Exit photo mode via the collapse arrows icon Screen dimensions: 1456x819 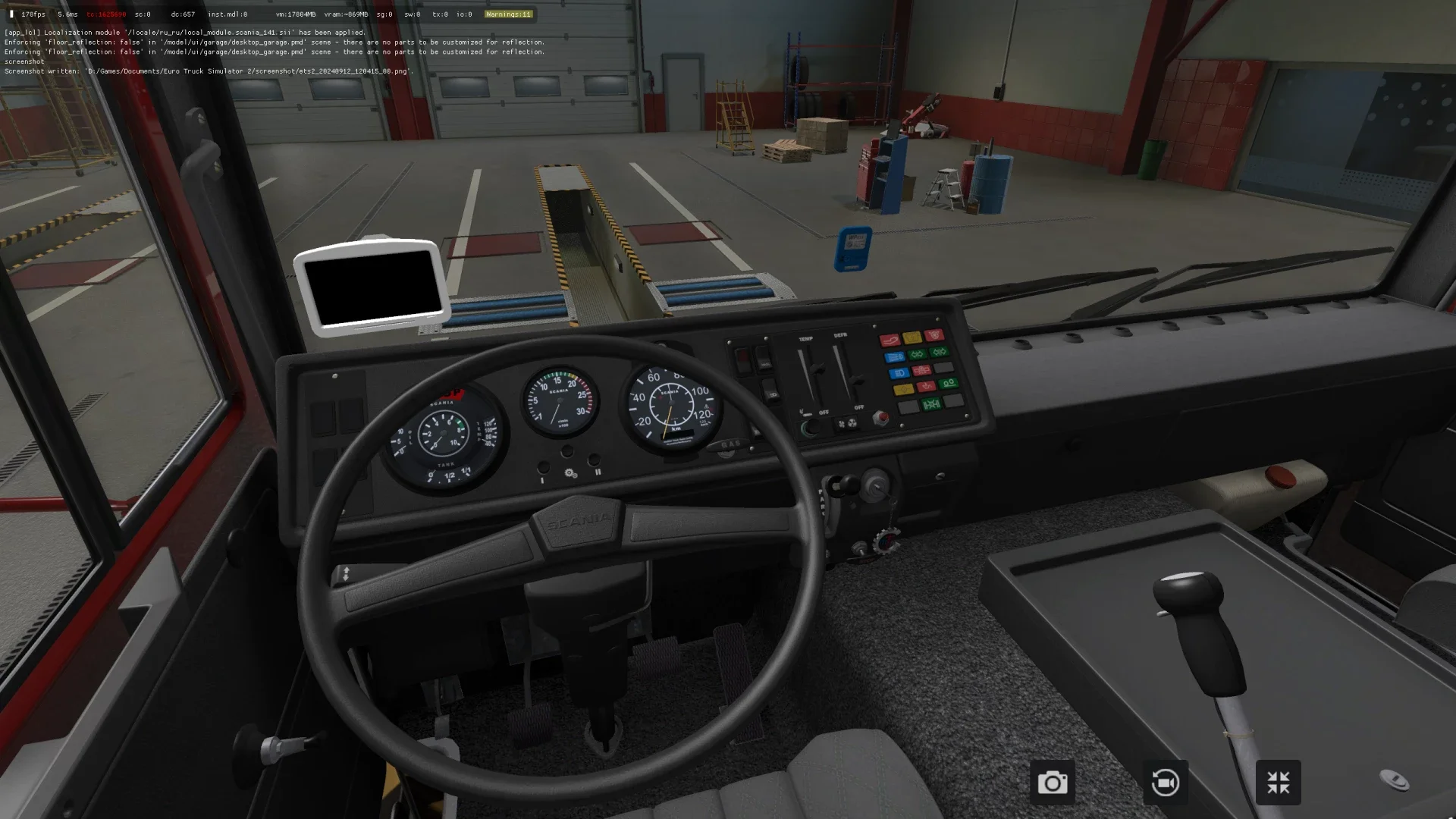(x=1279, y=782)
